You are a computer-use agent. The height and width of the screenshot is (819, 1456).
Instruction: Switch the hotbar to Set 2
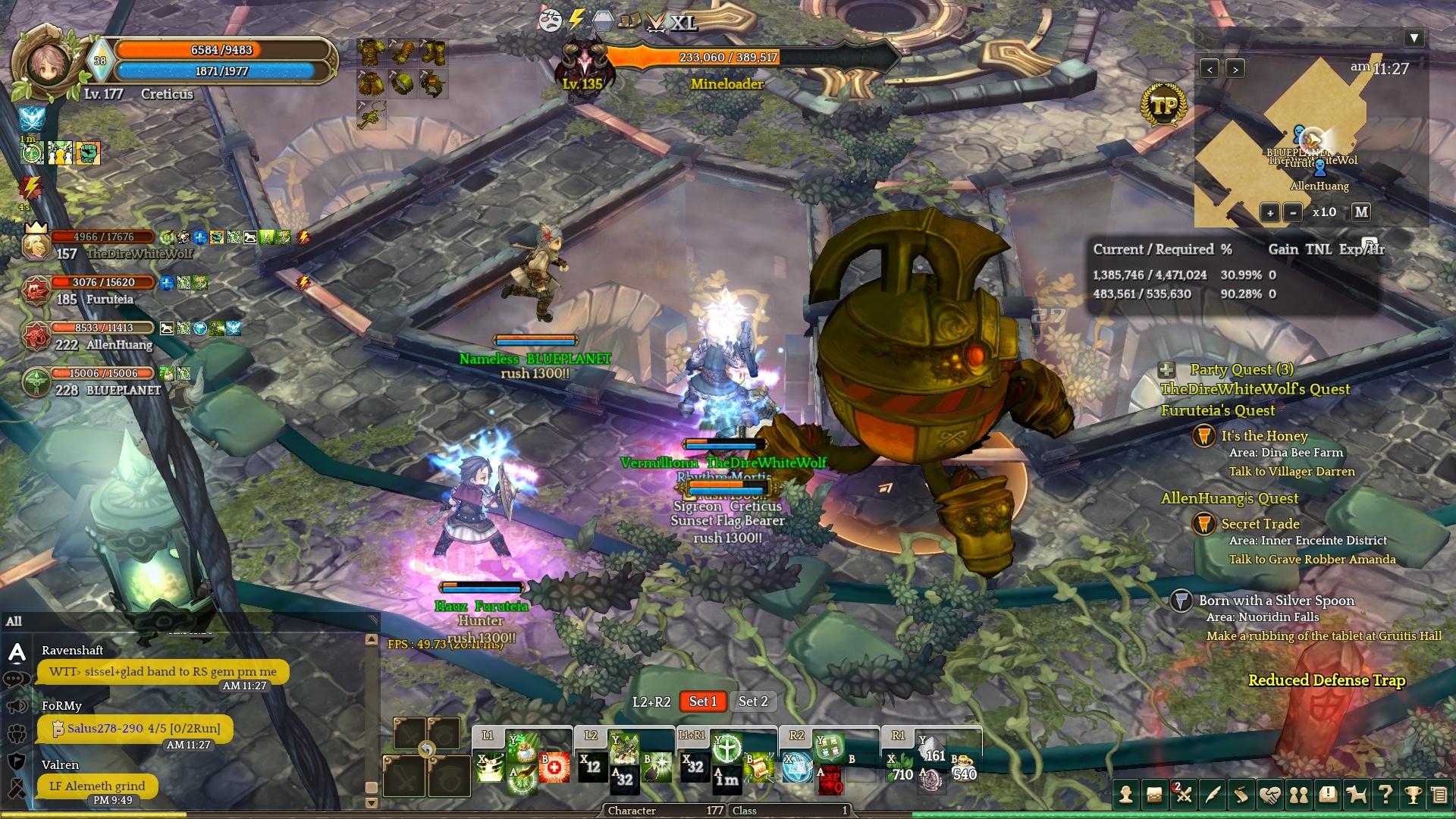click(753, 701)
